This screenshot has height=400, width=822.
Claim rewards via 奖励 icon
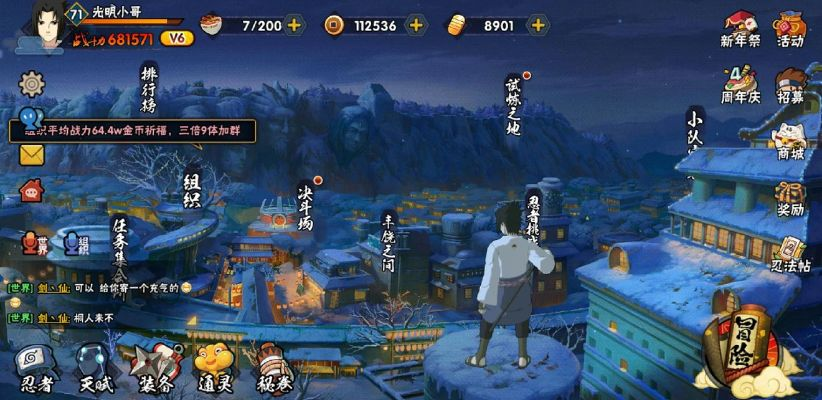coord(790,197)
